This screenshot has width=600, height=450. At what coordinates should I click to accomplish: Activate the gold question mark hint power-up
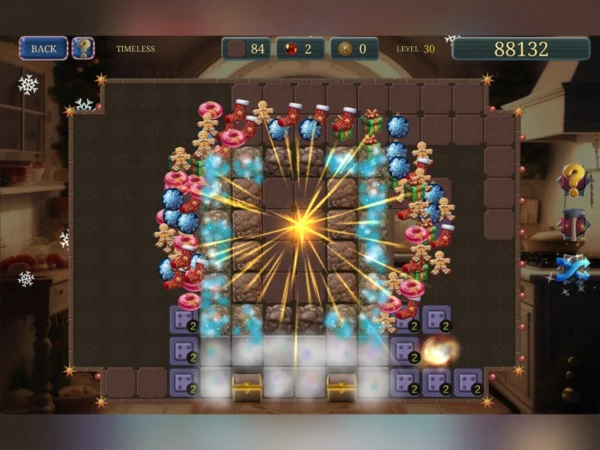572,179
